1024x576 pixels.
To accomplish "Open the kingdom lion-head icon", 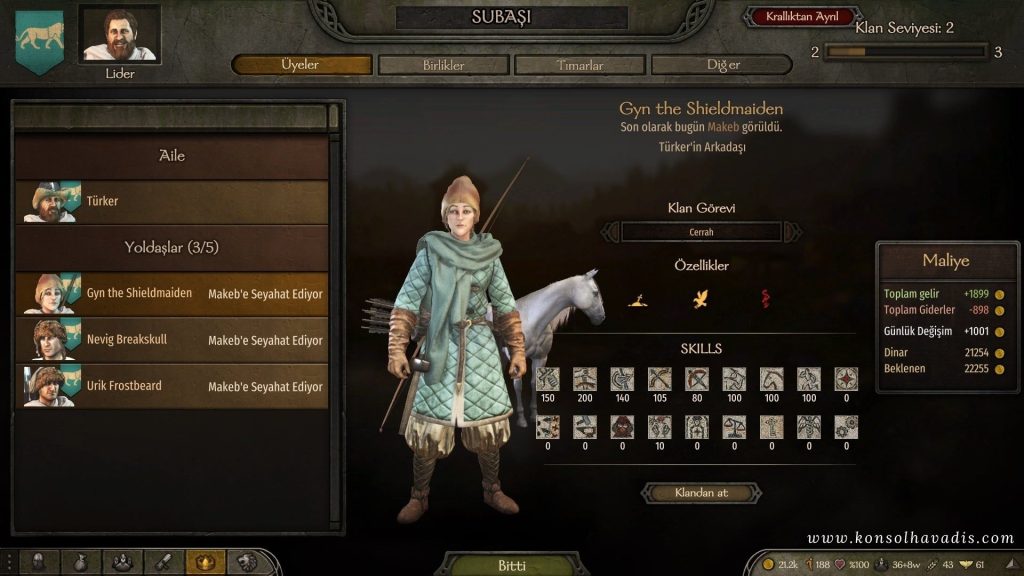I will (245, 562).
